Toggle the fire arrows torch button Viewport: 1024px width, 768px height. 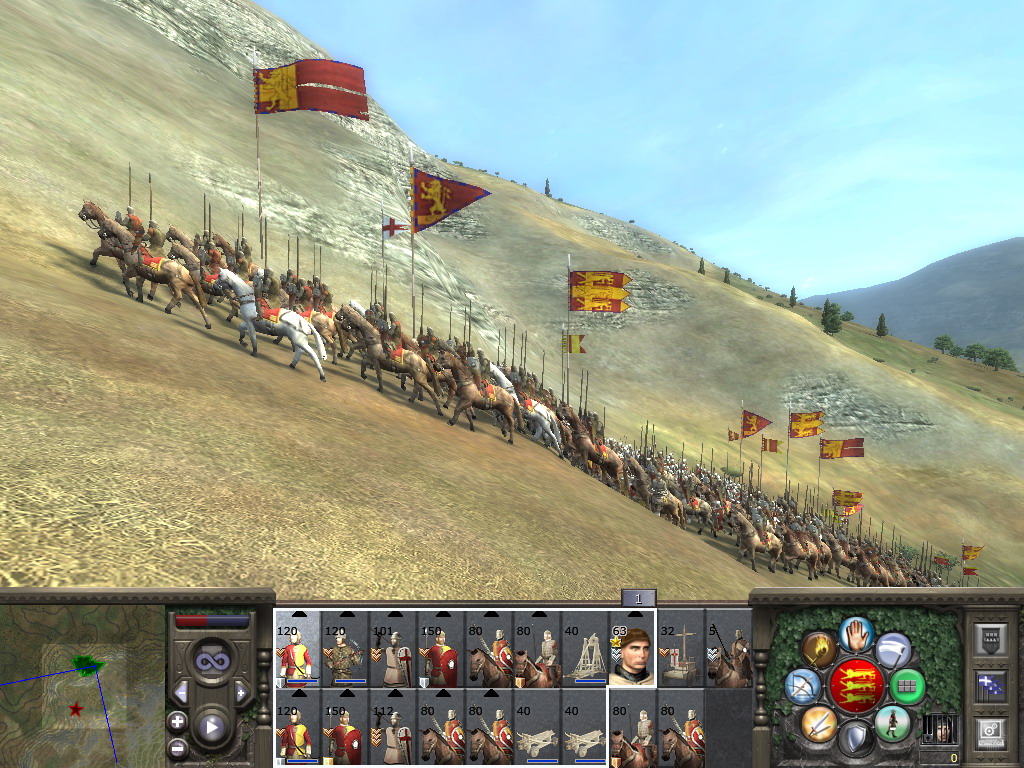pyautogui.click(x=819, y=650)
